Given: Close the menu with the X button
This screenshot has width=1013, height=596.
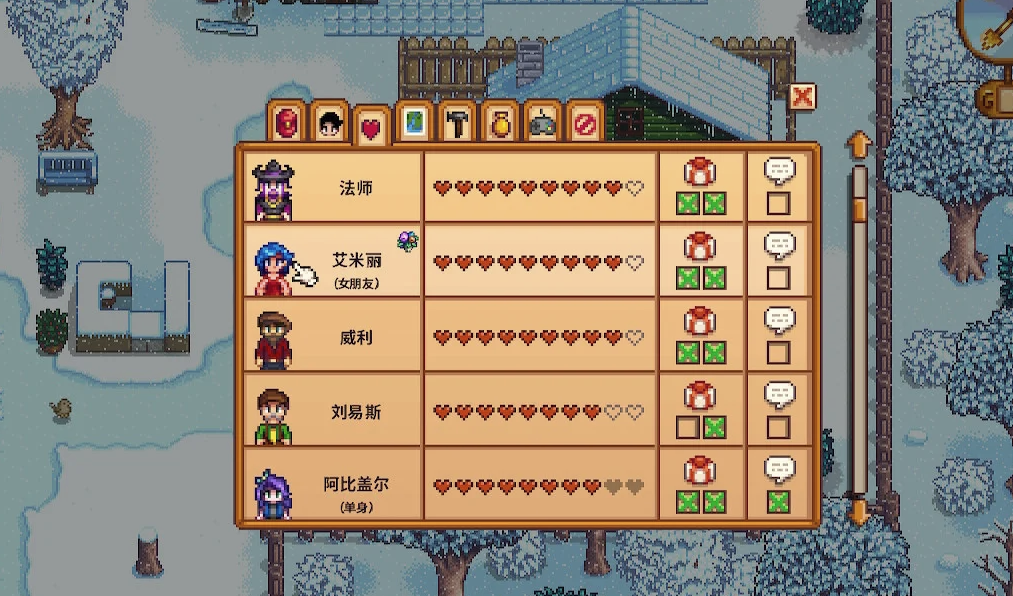Looking at the screenshot, I should [802, 96].
